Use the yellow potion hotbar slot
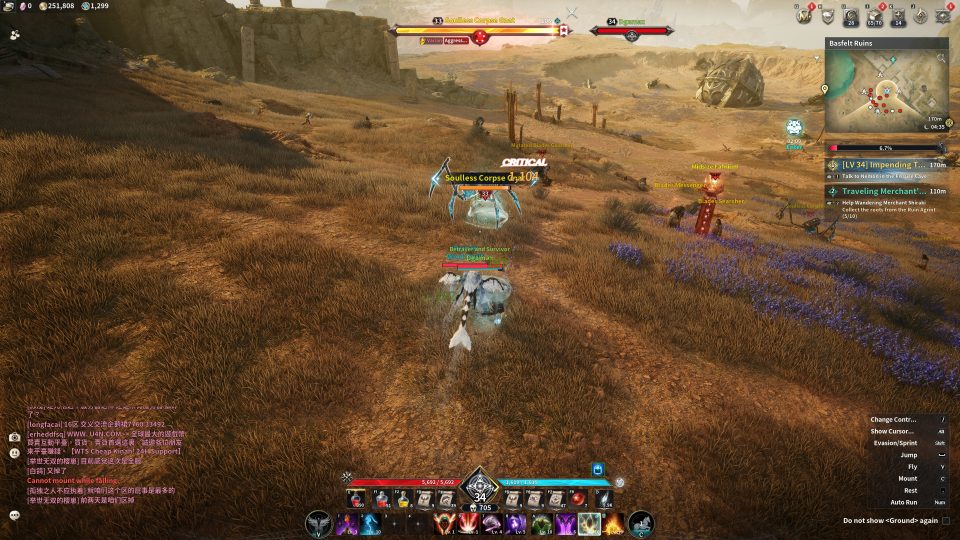This screenshot has height=540, width=960. 404,498
